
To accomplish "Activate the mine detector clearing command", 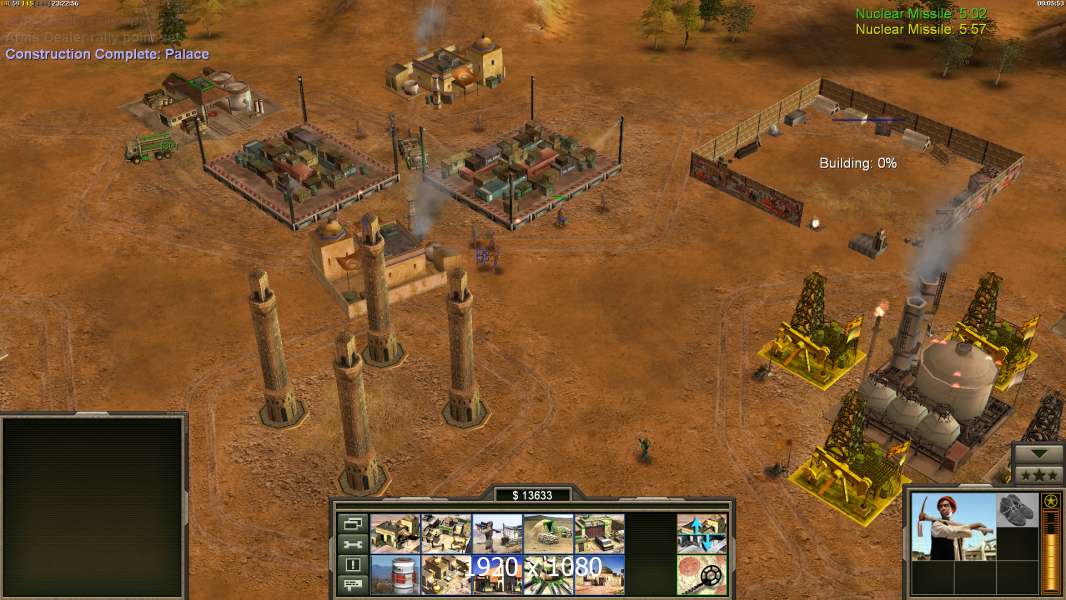I will pyautogui.click(x=701, y=575).
